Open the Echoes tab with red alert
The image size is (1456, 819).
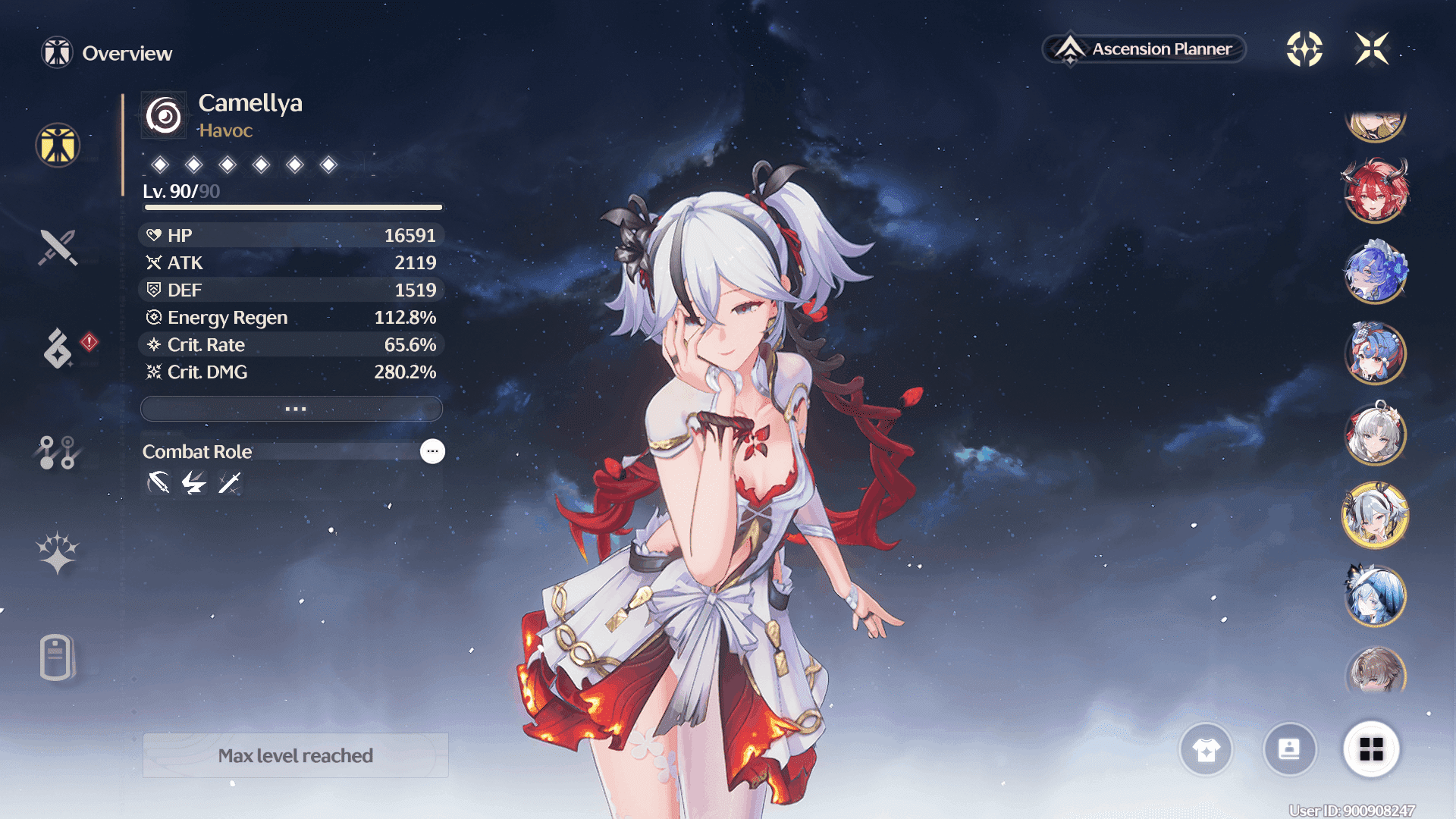(58, 349)
